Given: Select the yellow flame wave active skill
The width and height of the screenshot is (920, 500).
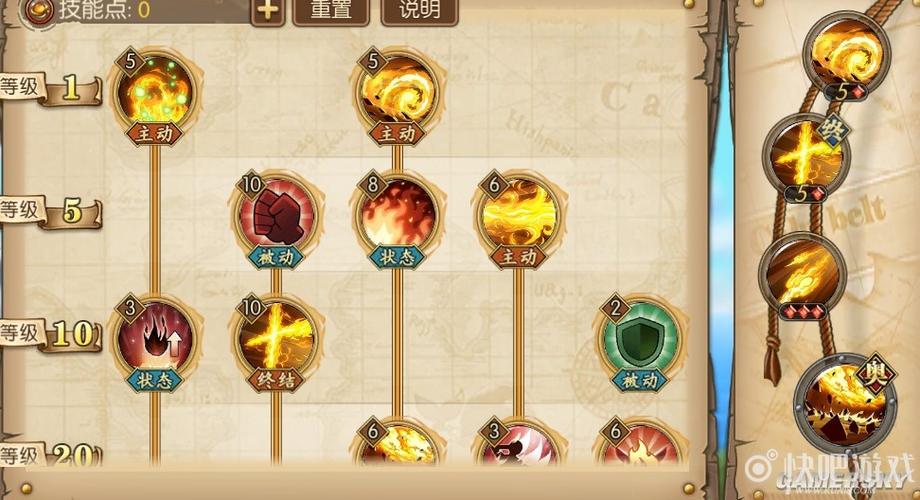Looking at the screenshot, I should (517, 214).
